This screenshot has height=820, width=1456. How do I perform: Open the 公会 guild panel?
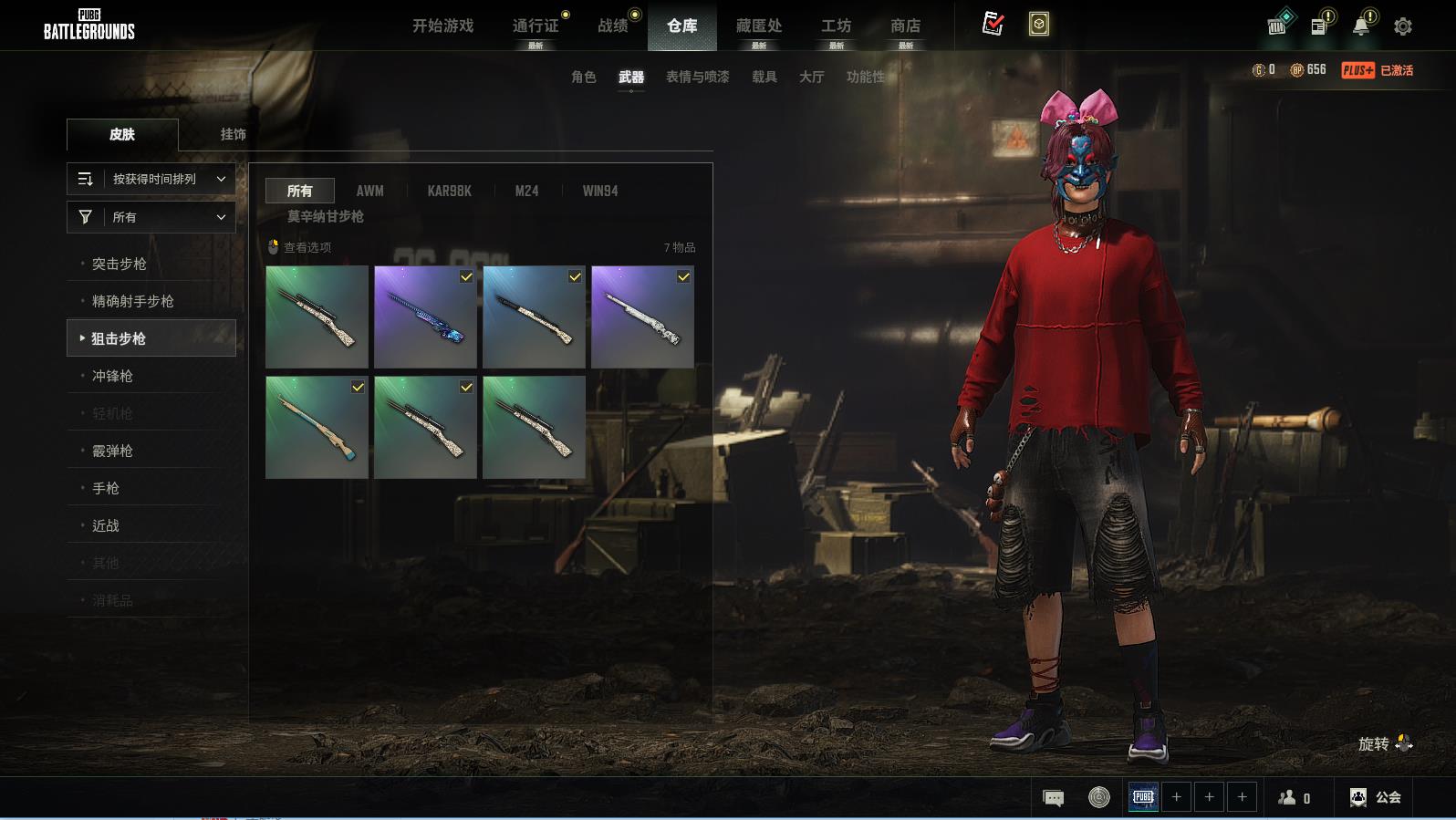click(1376, 797)
